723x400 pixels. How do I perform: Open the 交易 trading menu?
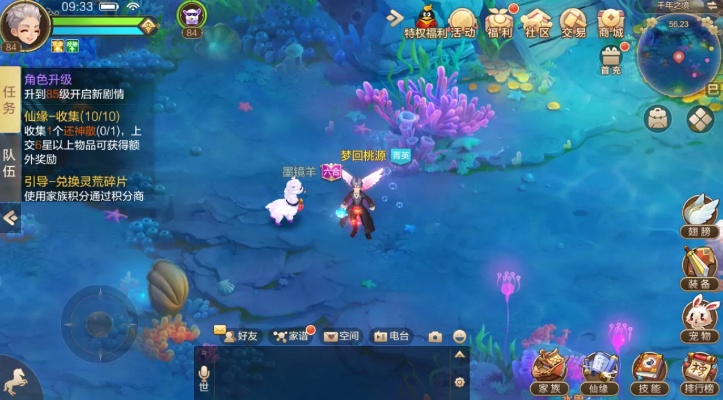tap(573, 21)
